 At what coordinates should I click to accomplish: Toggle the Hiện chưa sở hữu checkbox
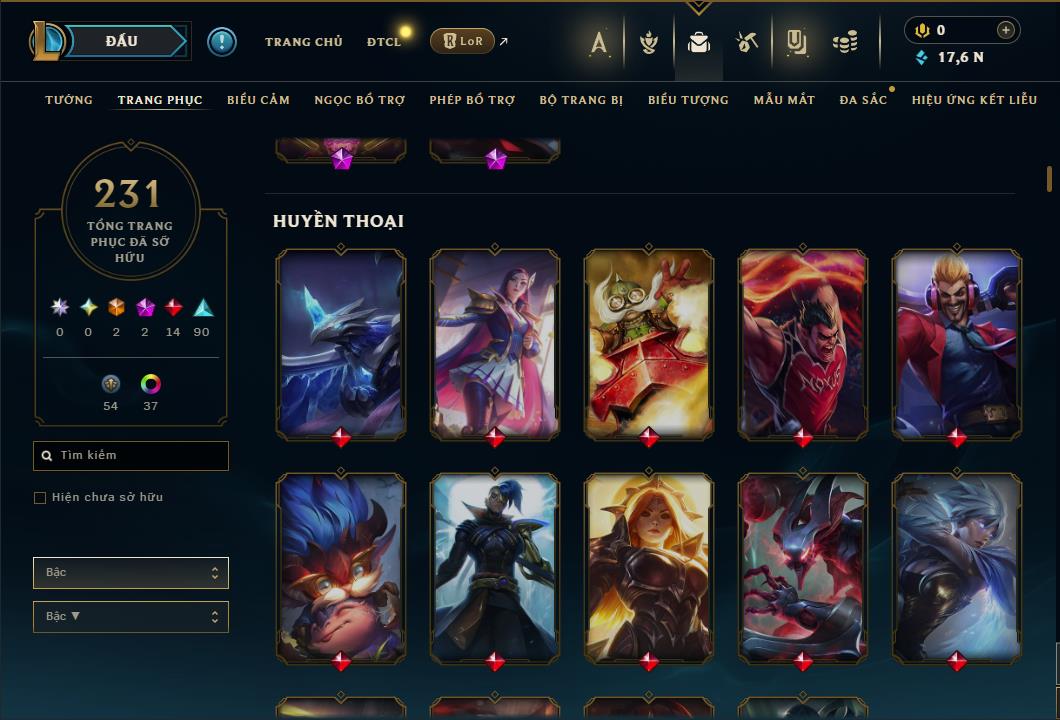(40, 498)
